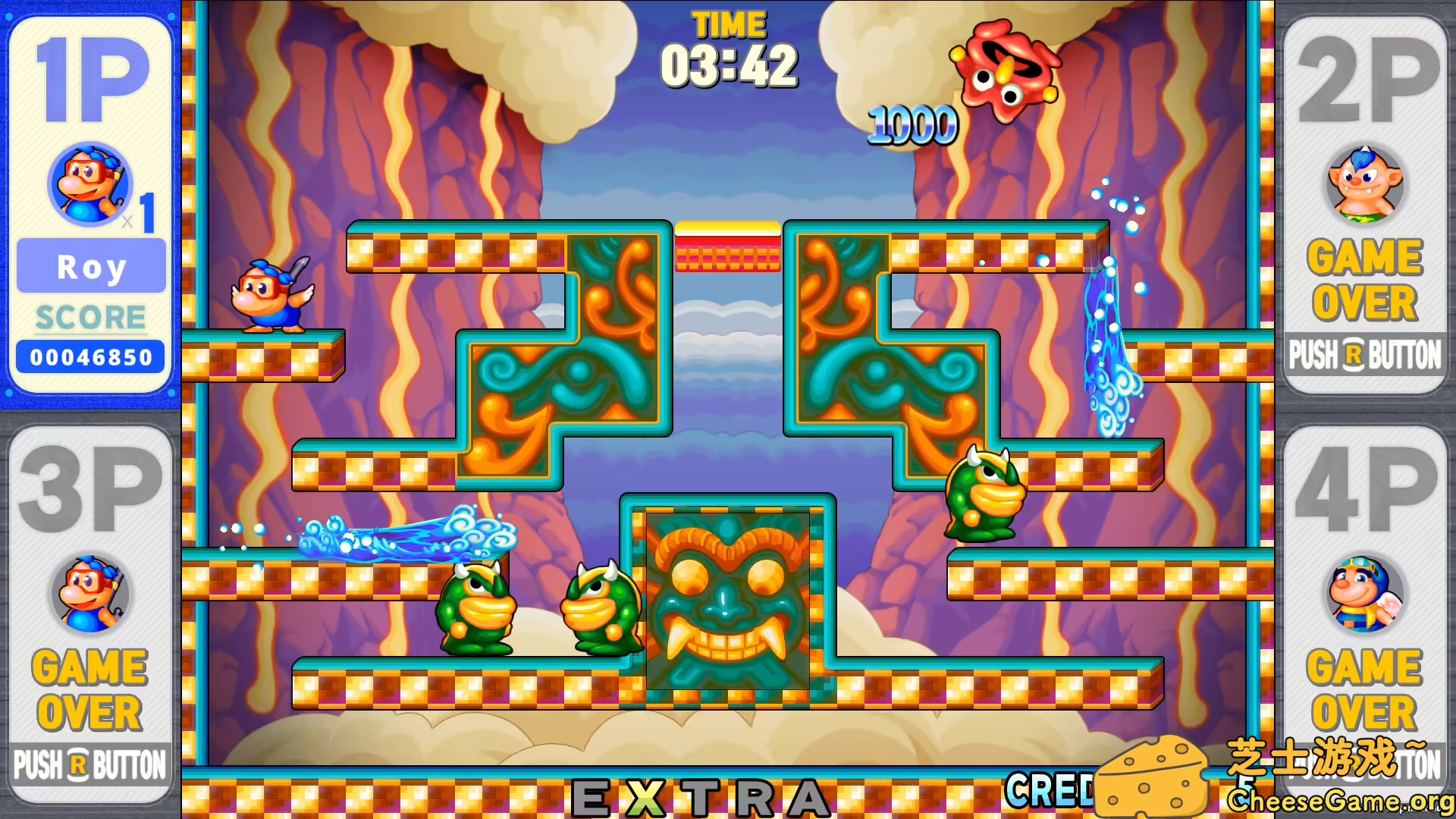This screenshot has width=1456, height=819.
Task: Click the 4P player portrait icon
Action: (1365, 594)
